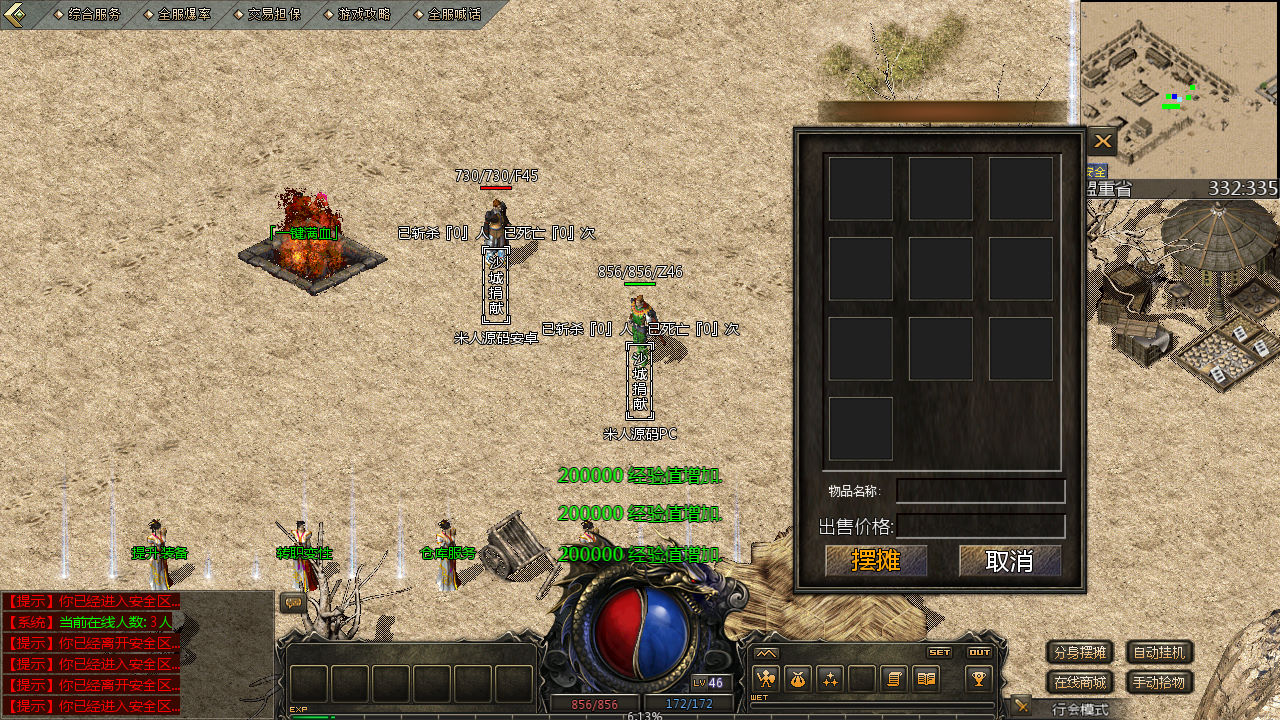Click the 出售价格 sale price field

point(980,526)
